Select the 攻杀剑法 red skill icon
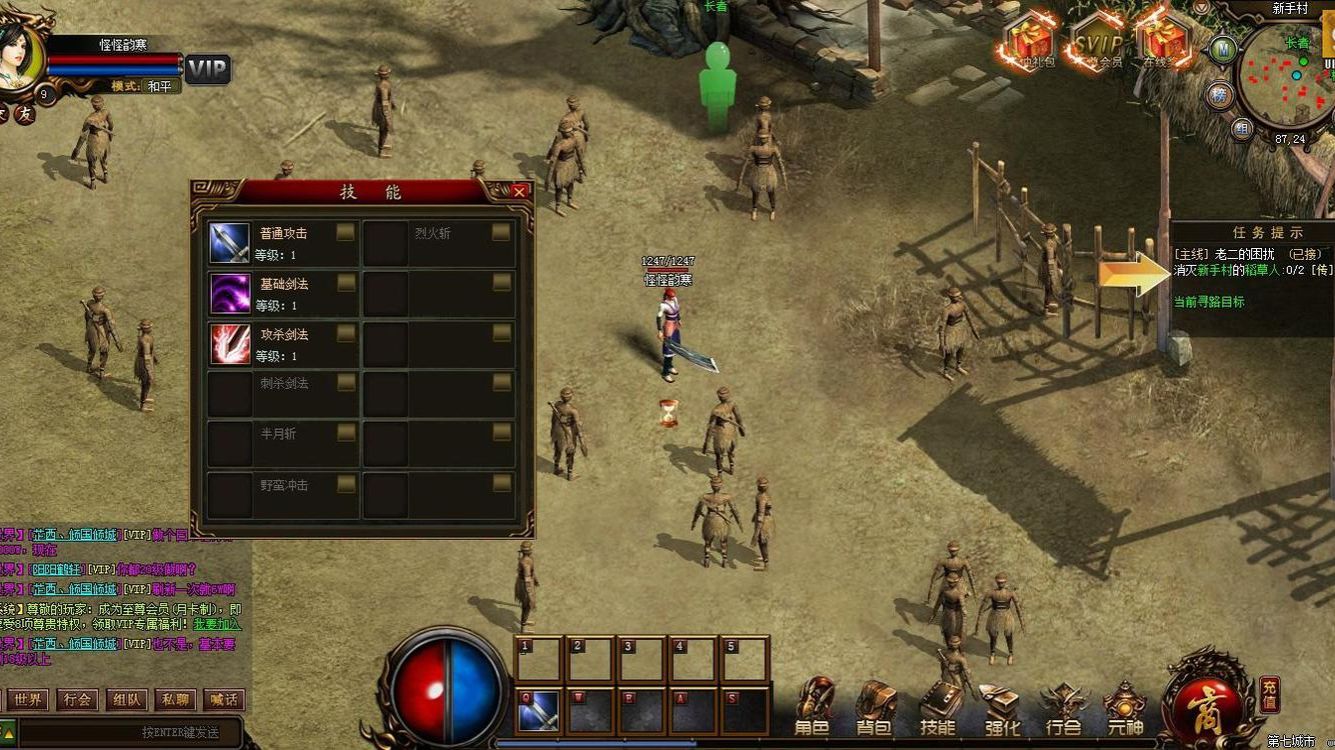This screenshot has height=750, width=1335. coord(229,343)
